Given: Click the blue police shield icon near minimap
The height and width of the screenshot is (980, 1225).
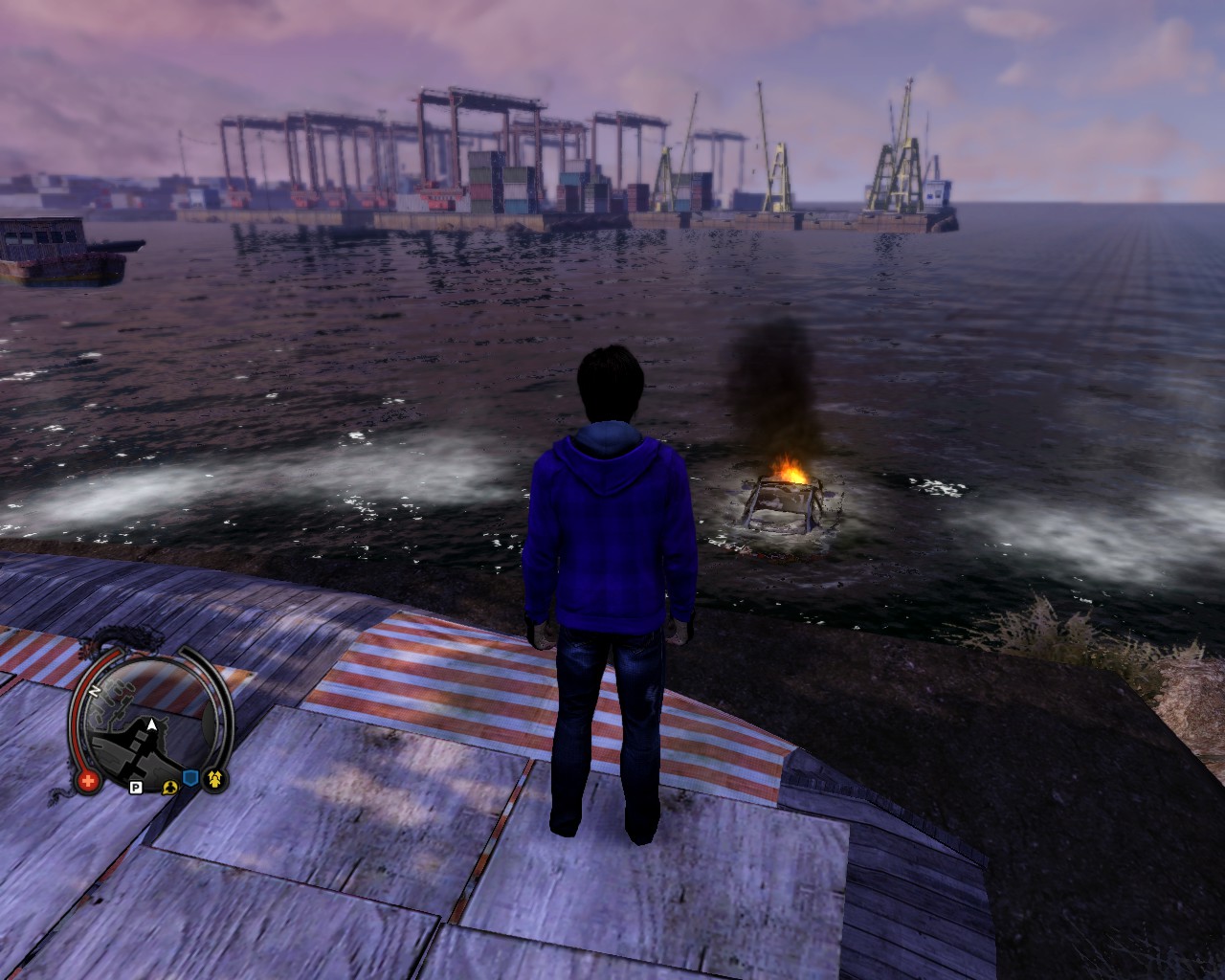Looking at the screenshot, I should click(190, 777).
